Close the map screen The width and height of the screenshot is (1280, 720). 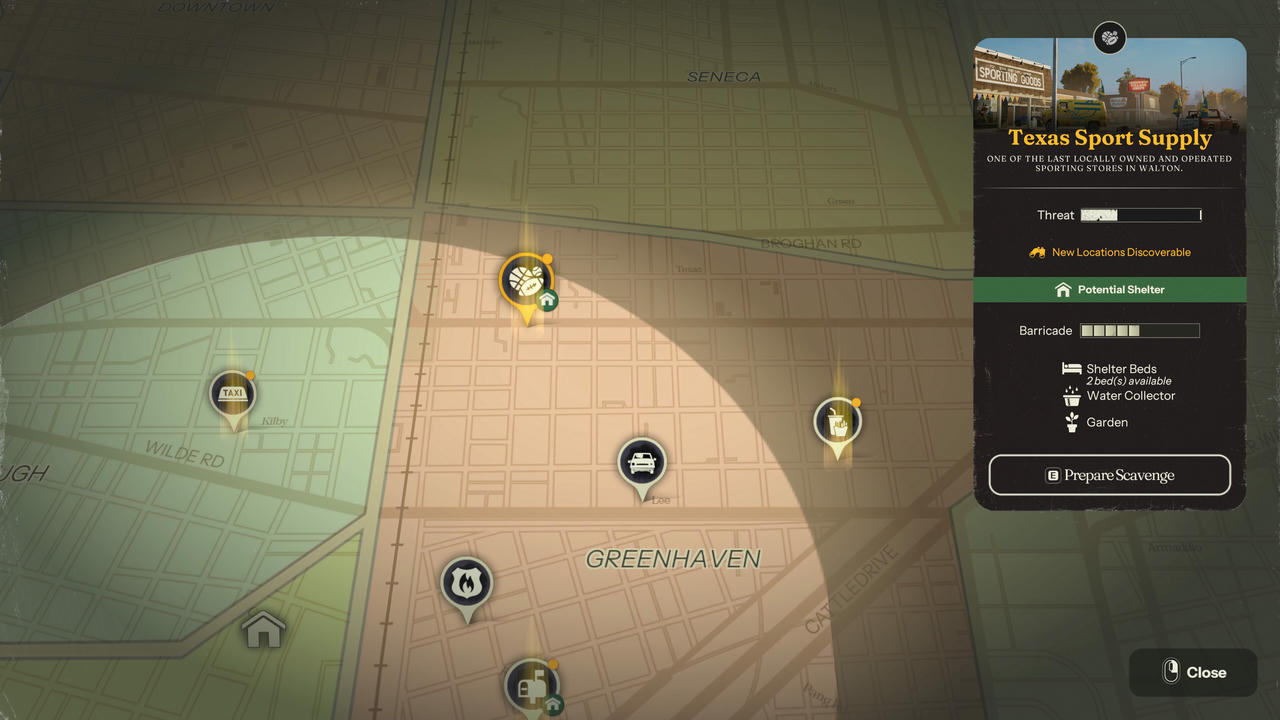tap(1193, 672)
